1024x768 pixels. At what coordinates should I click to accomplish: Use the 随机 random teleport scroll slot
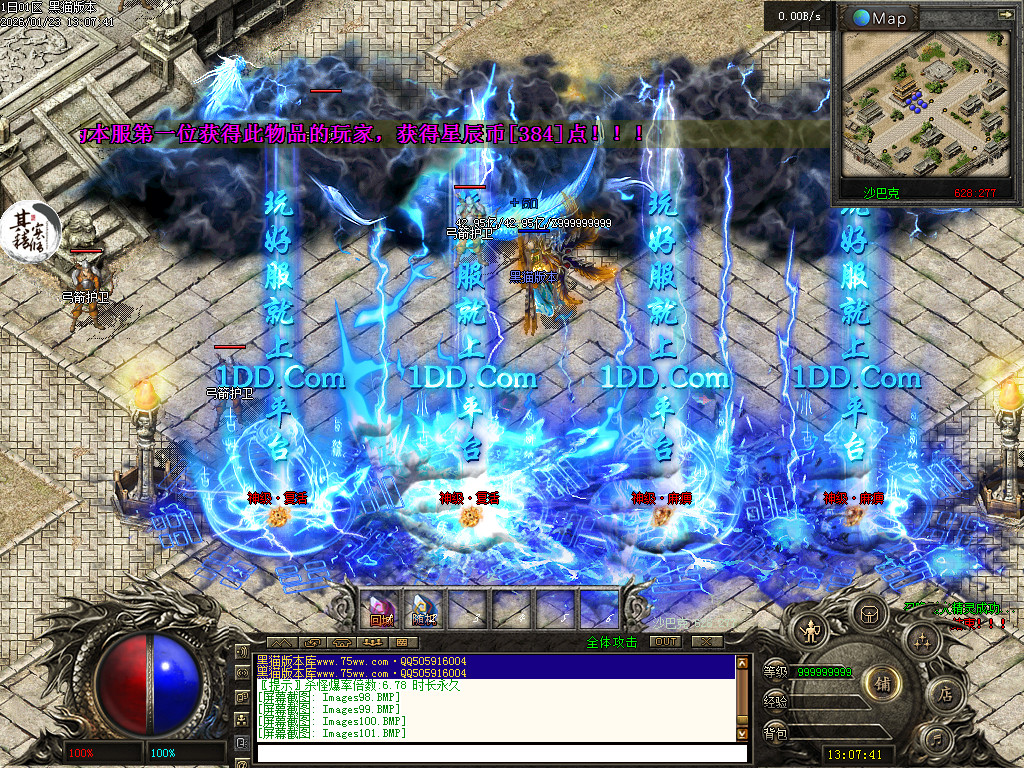425,608
